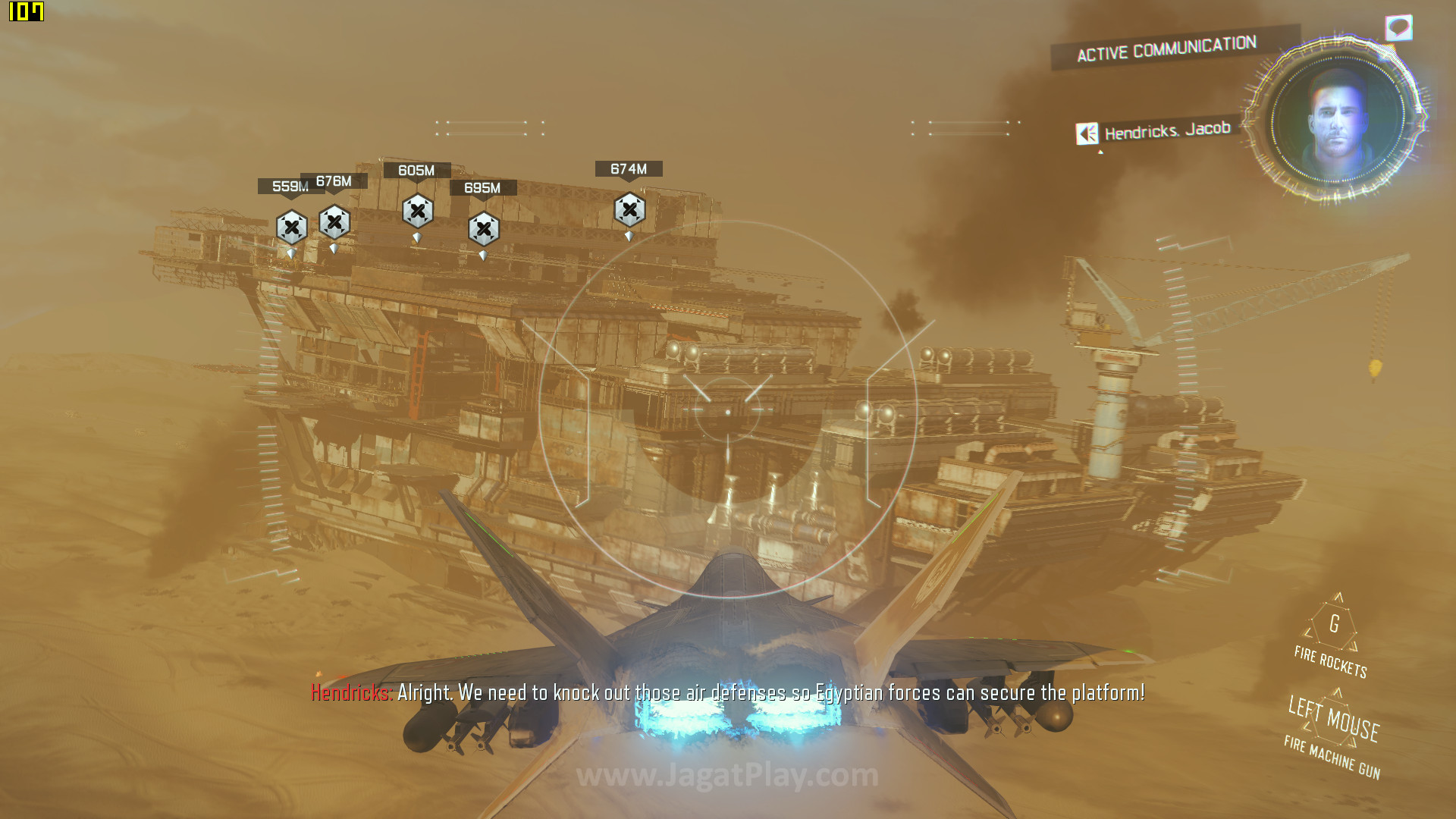Select the 559M objective marker
Viewport: 1456px width, 819px height.
[x=292, y=227]
